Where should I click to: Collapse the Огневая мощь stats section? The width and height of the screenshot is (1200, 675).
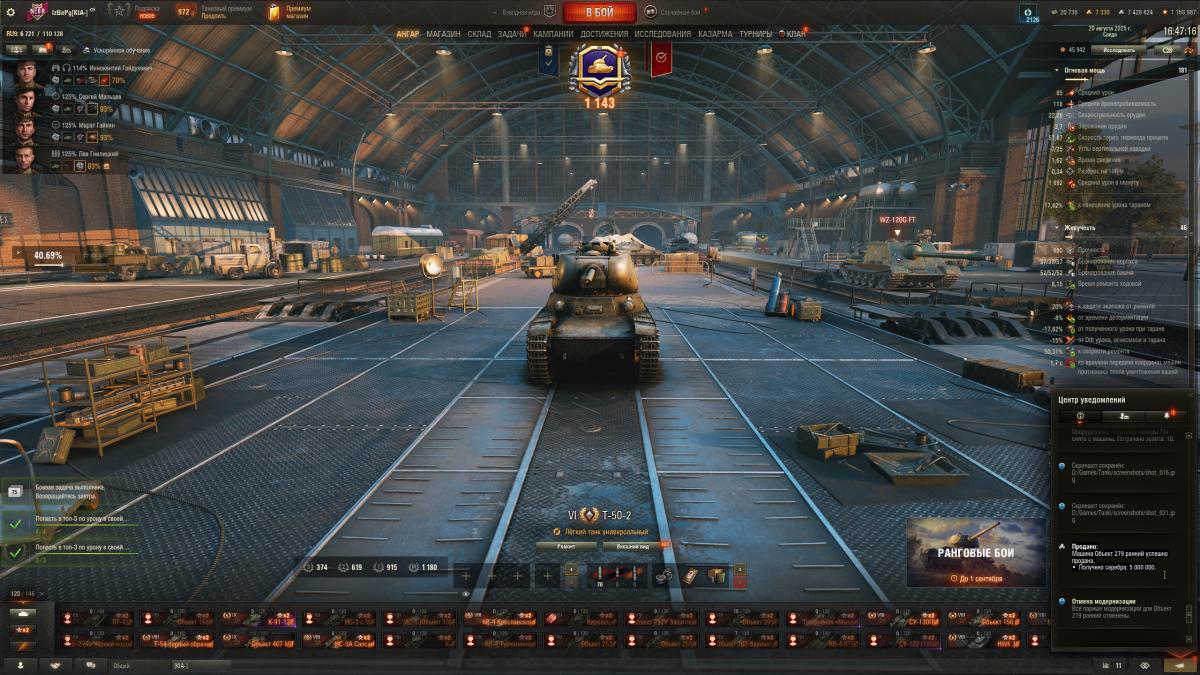click(1085, 71)
